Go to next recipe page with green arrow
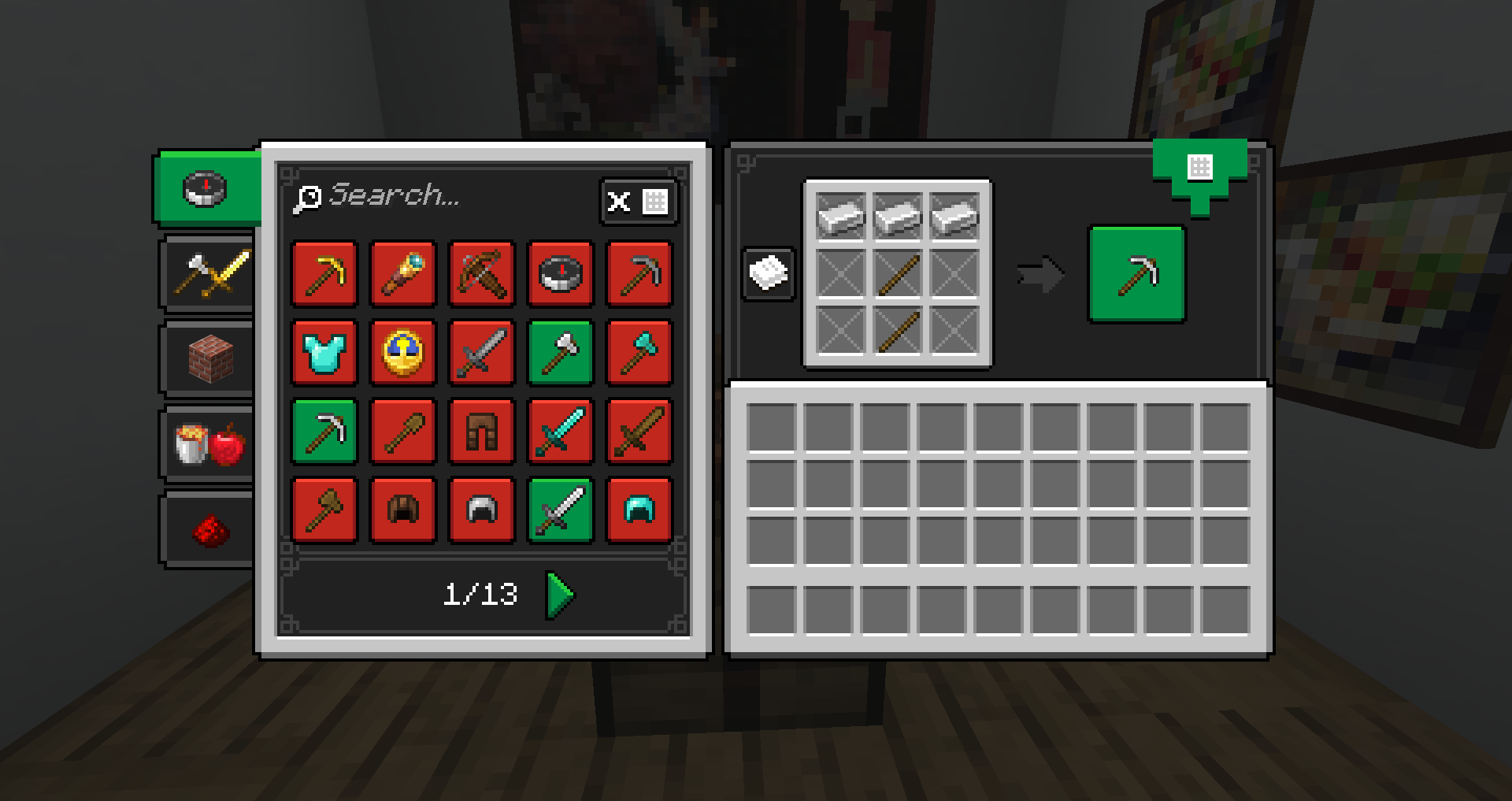Screen dimensions: 1512x801 (558, 595)
